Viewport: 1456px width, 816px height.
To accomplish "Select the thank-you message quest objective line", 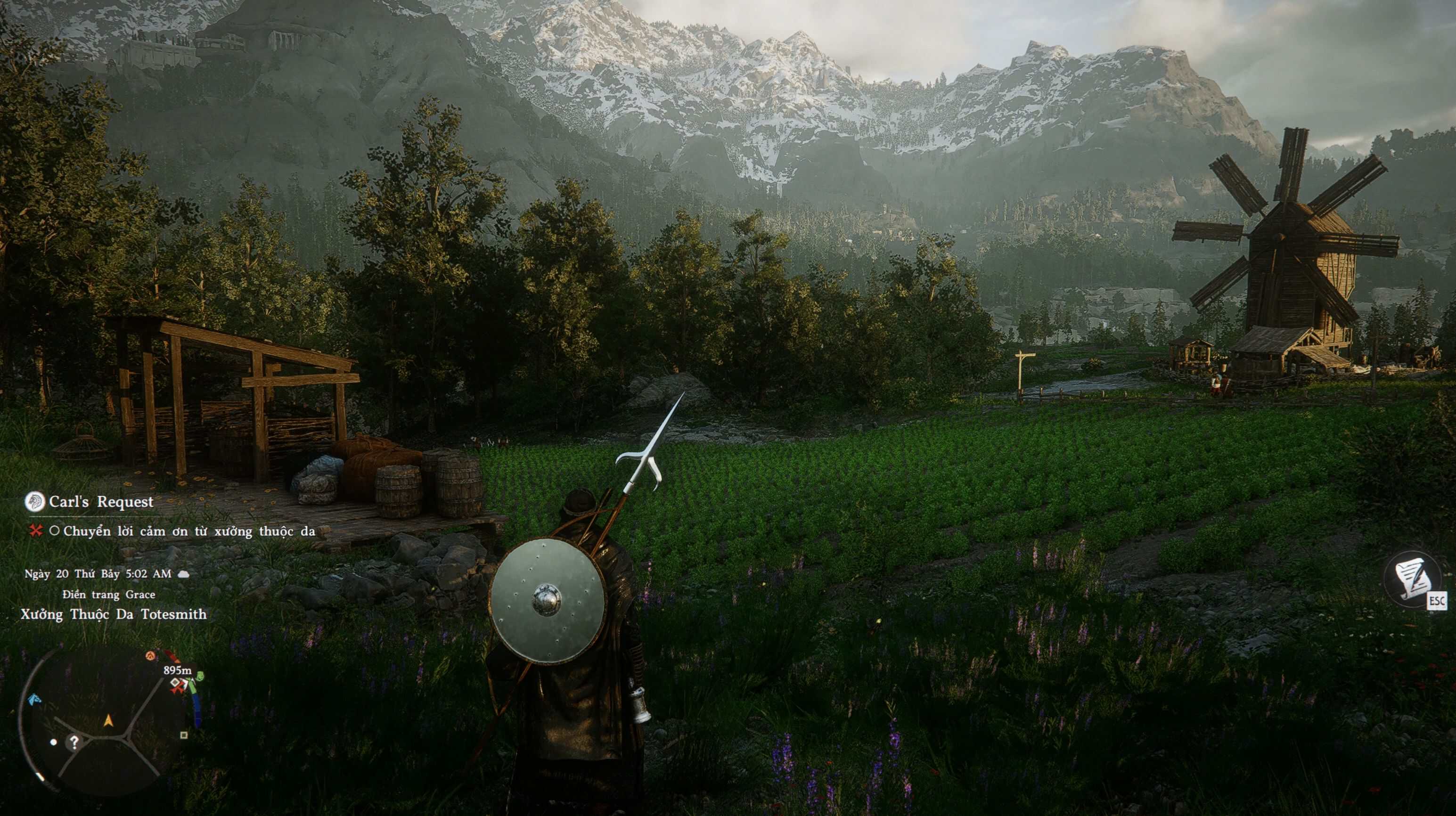I will pyautogui.click(x=189, y=531).
